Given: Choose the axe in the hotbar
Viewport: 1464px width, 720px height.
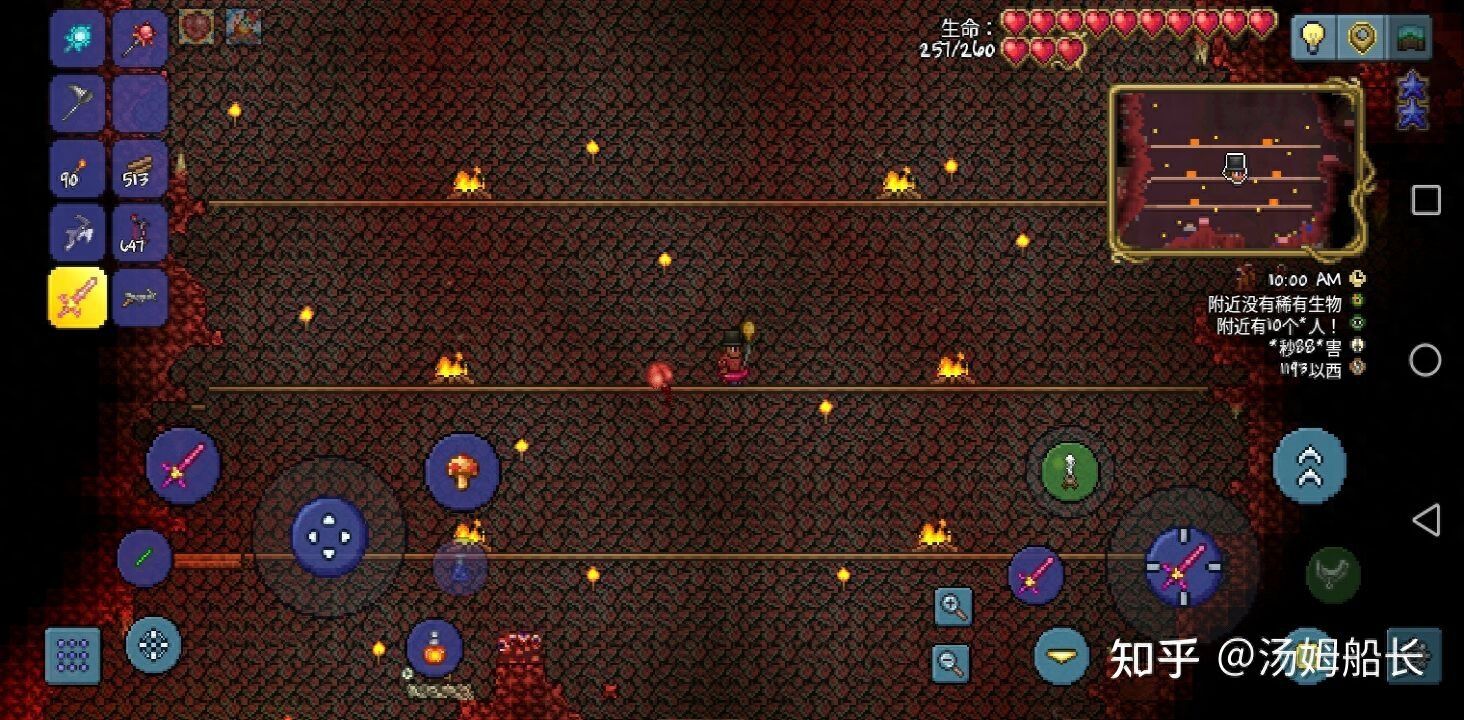Looking at the screenshot, I should 77,103.
